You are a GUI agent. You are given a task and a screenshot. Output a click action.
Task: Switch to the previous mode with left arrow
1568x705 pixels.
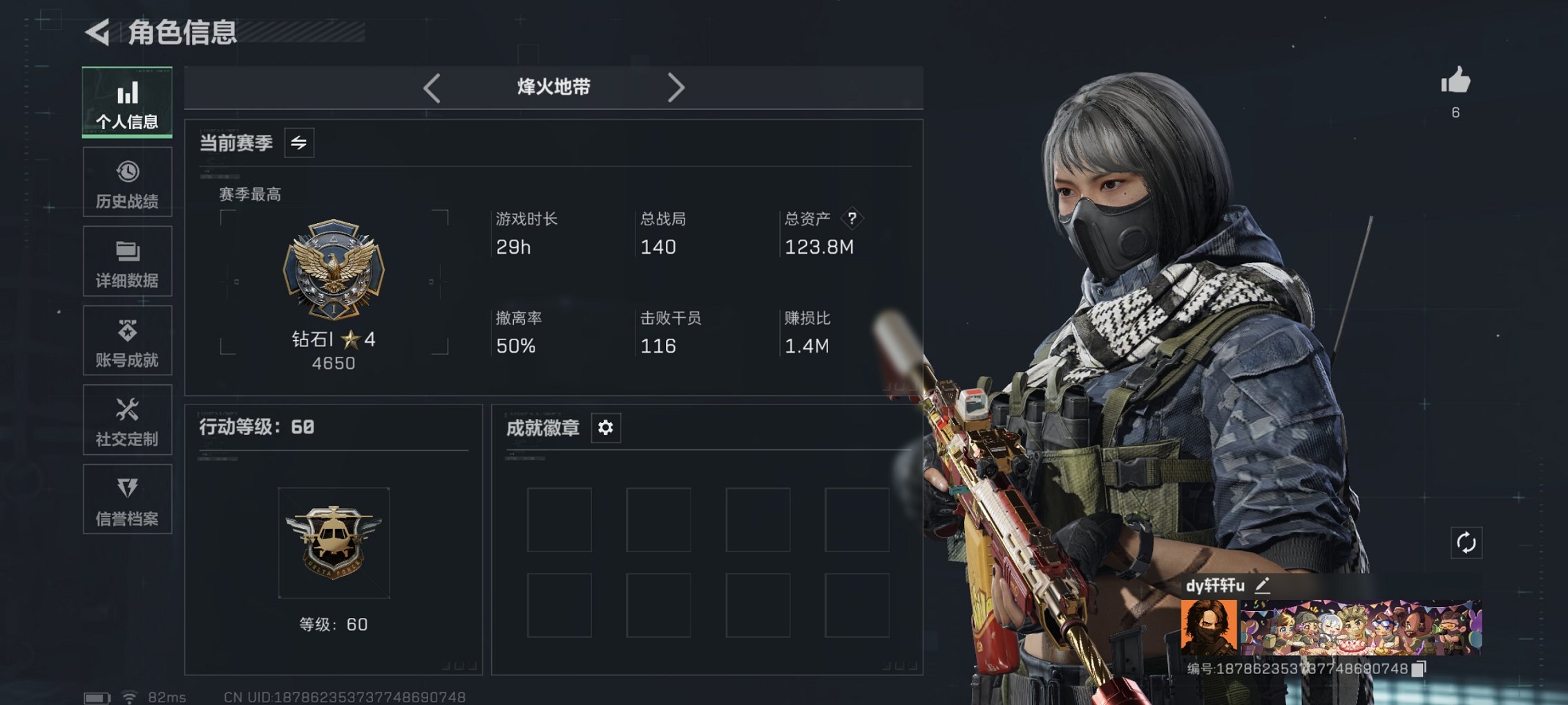[432, 88]
